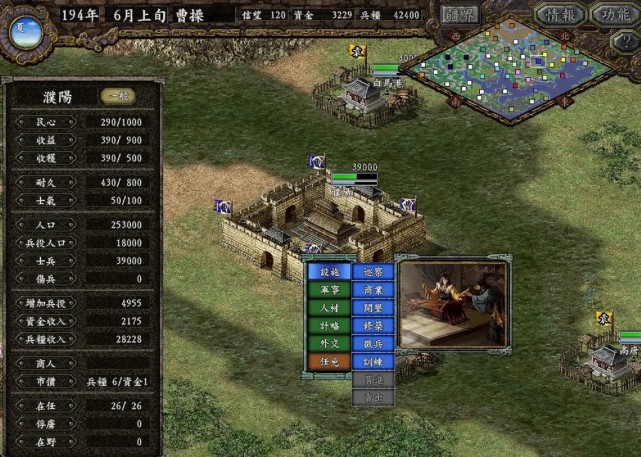Open the orange 任免 (Appointments) menu entry
641x457 pixels.
tap(328, 362)
